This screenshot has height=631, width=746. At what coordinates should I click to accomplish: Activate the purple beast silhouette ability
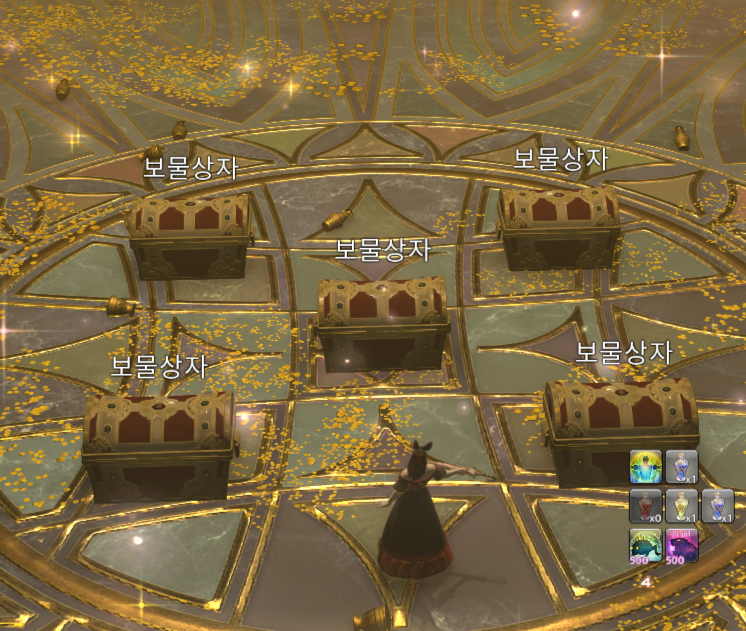click(x=682, y=546)
